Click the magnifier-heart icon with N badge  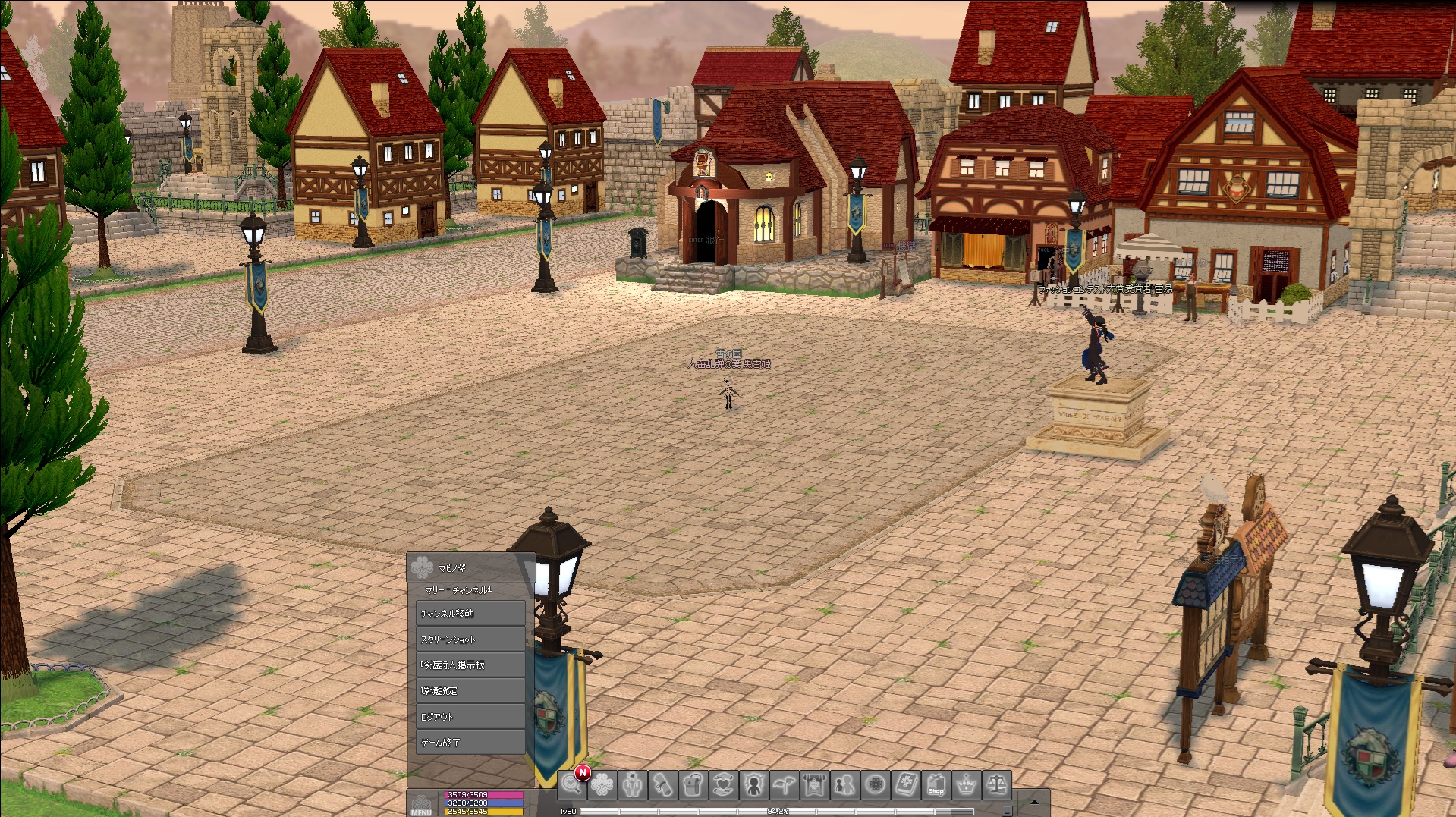(572, 784)
